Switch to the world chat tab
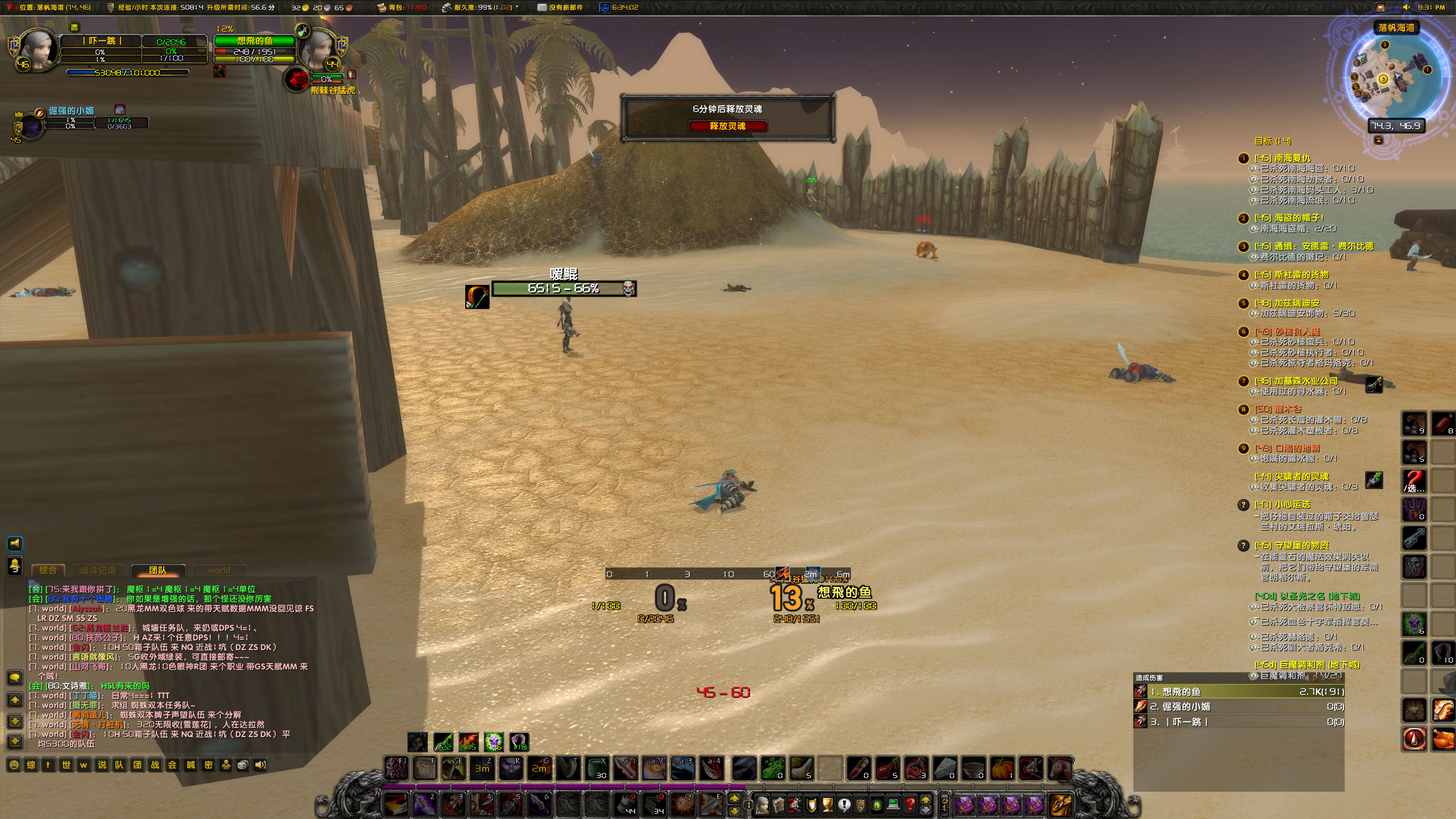 [220, 570]
